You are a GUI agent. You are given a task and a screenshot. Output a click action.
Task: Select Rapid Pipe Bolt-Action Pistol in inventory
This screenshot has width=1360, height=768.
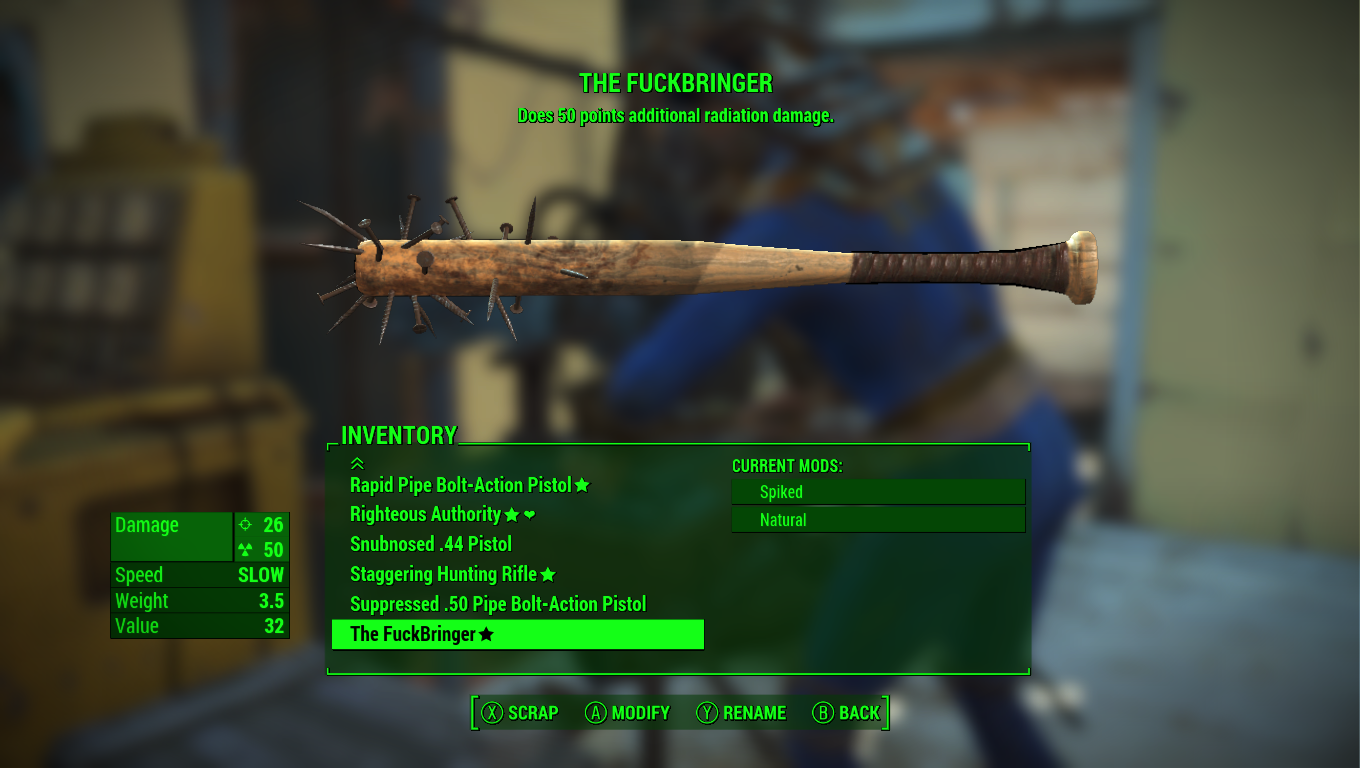click(460, 485)
